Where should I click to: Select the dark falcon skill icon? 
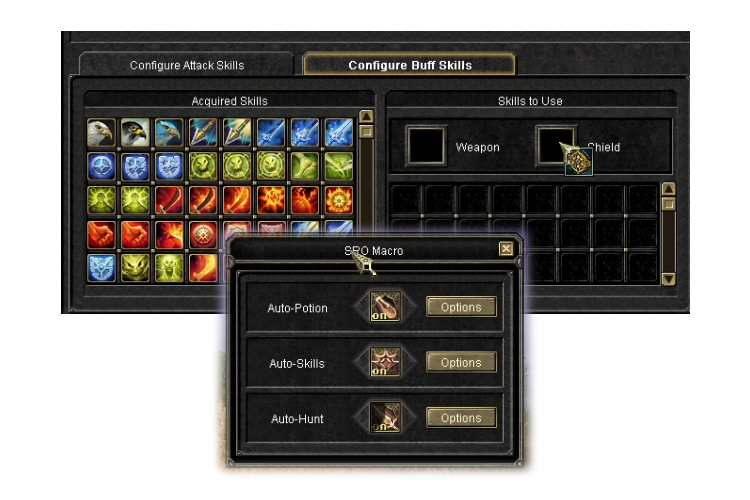(135, 132)
